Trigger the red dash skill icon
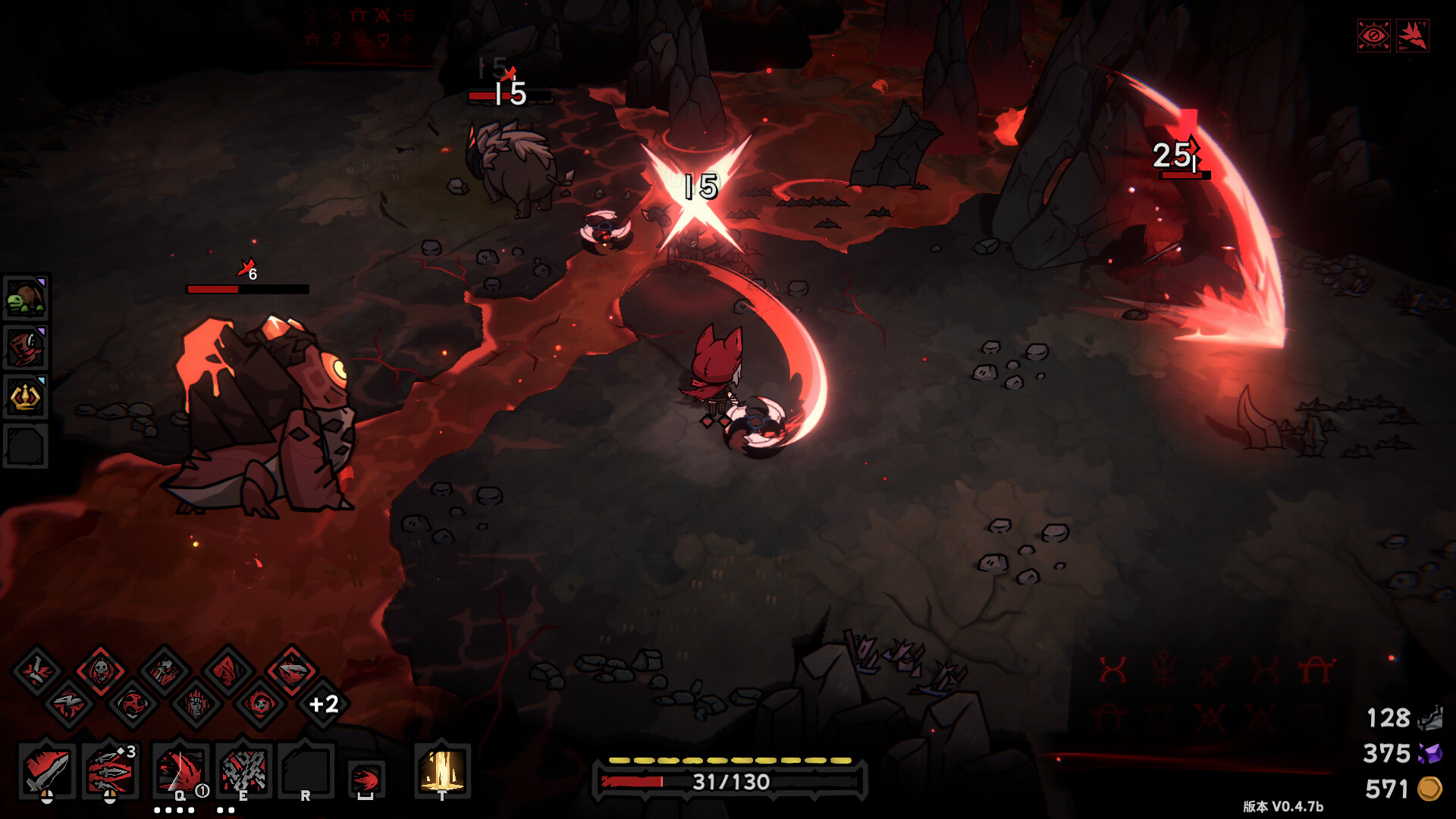The width and height of the screenshot is (1456, 819). pyautogui.click(x=366, y=778)
